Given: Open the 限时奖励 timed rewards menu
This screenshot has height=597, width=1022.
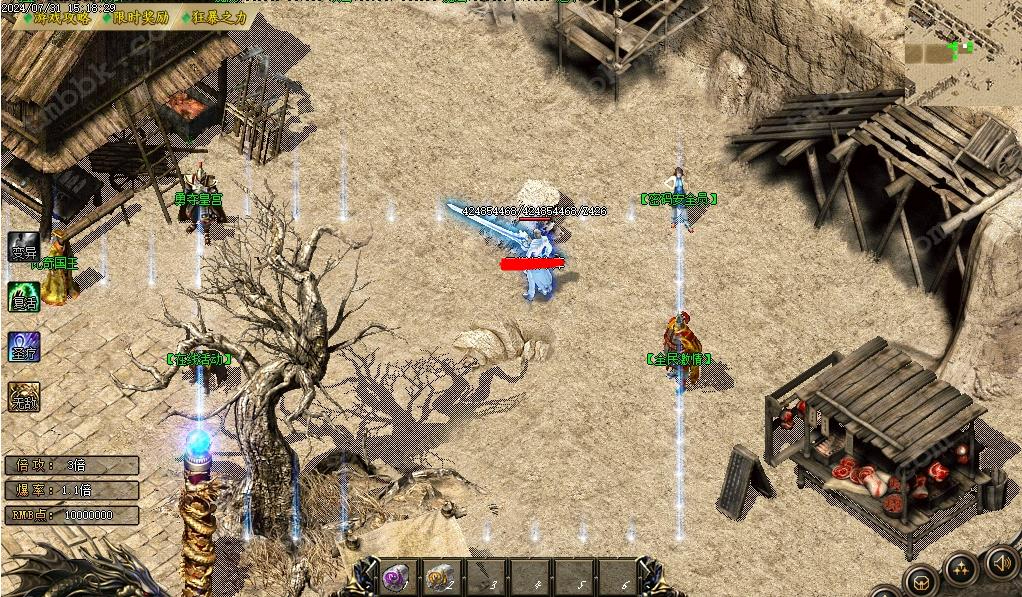Looking at the screenshot, I should [139, 17].
